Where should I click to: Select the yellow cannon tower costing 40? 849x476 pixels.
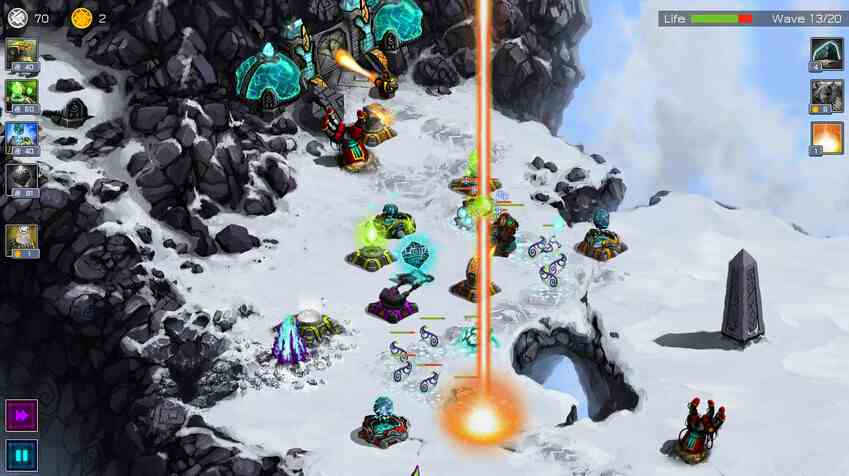[x=22, y=54]
